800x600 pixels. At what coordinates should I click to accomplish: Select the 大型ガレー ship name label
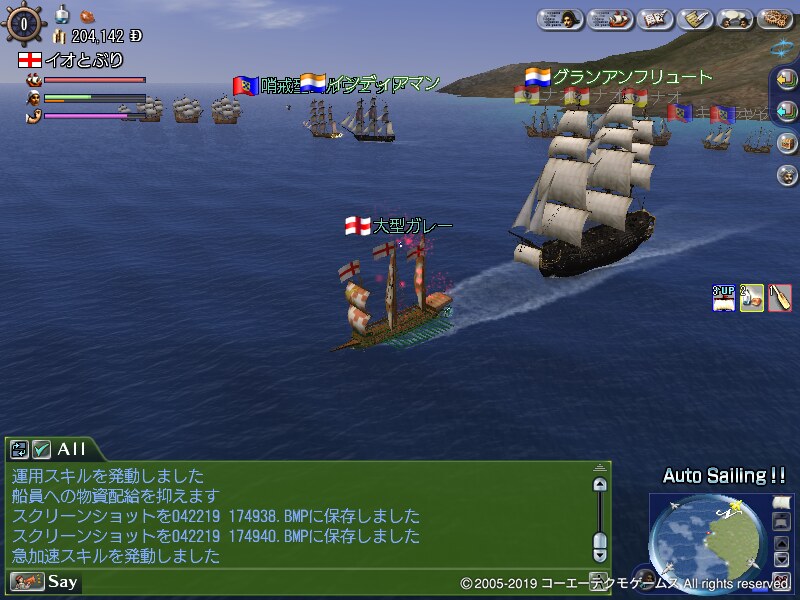click(x=412, y=226)
